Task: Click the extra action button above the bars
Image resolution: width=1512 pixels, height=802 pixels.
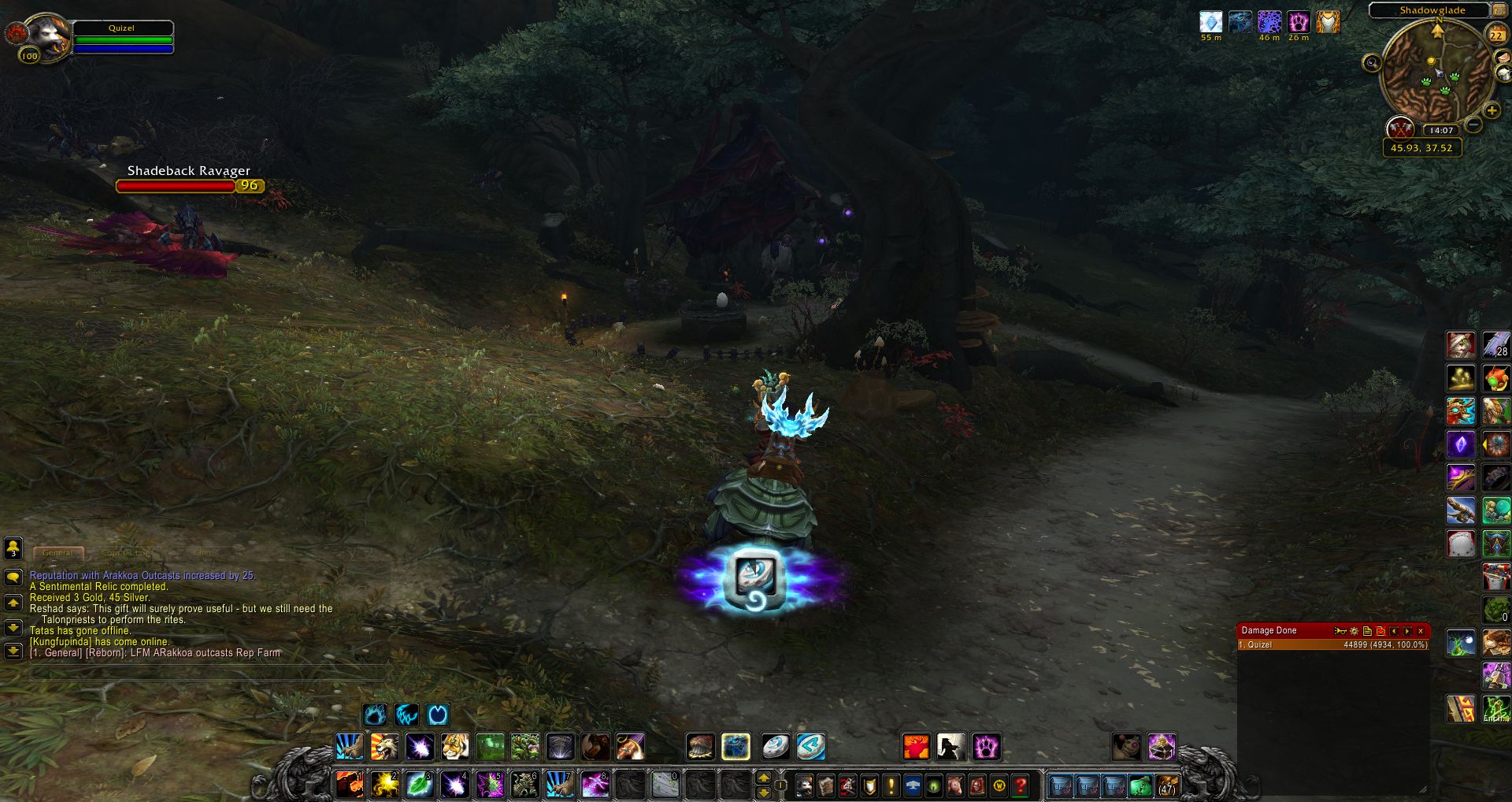Action: click(x=756, y=579)
